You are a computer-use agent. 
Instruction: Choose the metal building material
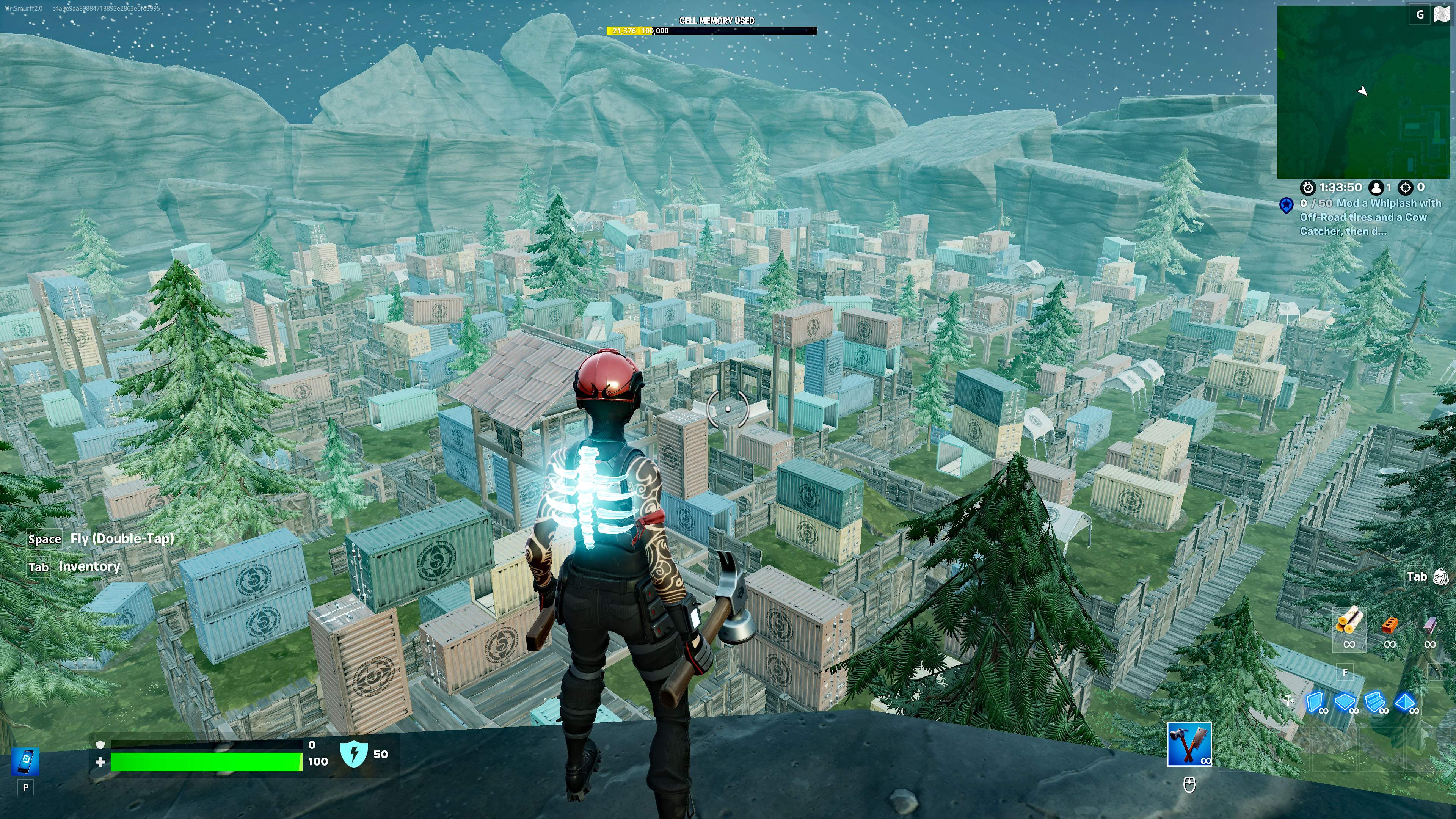tap(1429, 625)
